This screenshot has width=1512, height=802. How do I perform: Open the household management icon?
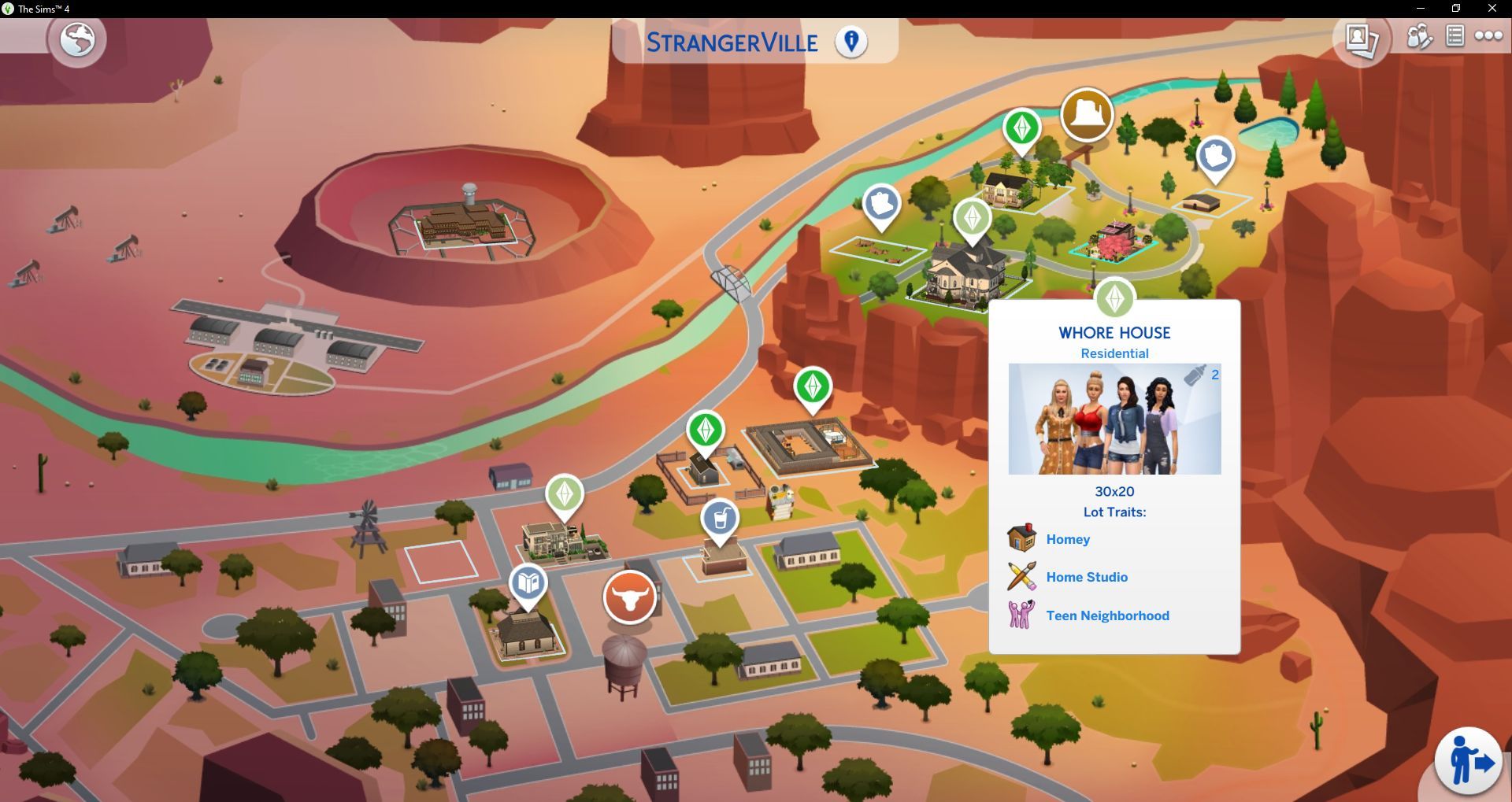tap(1419, 36)
